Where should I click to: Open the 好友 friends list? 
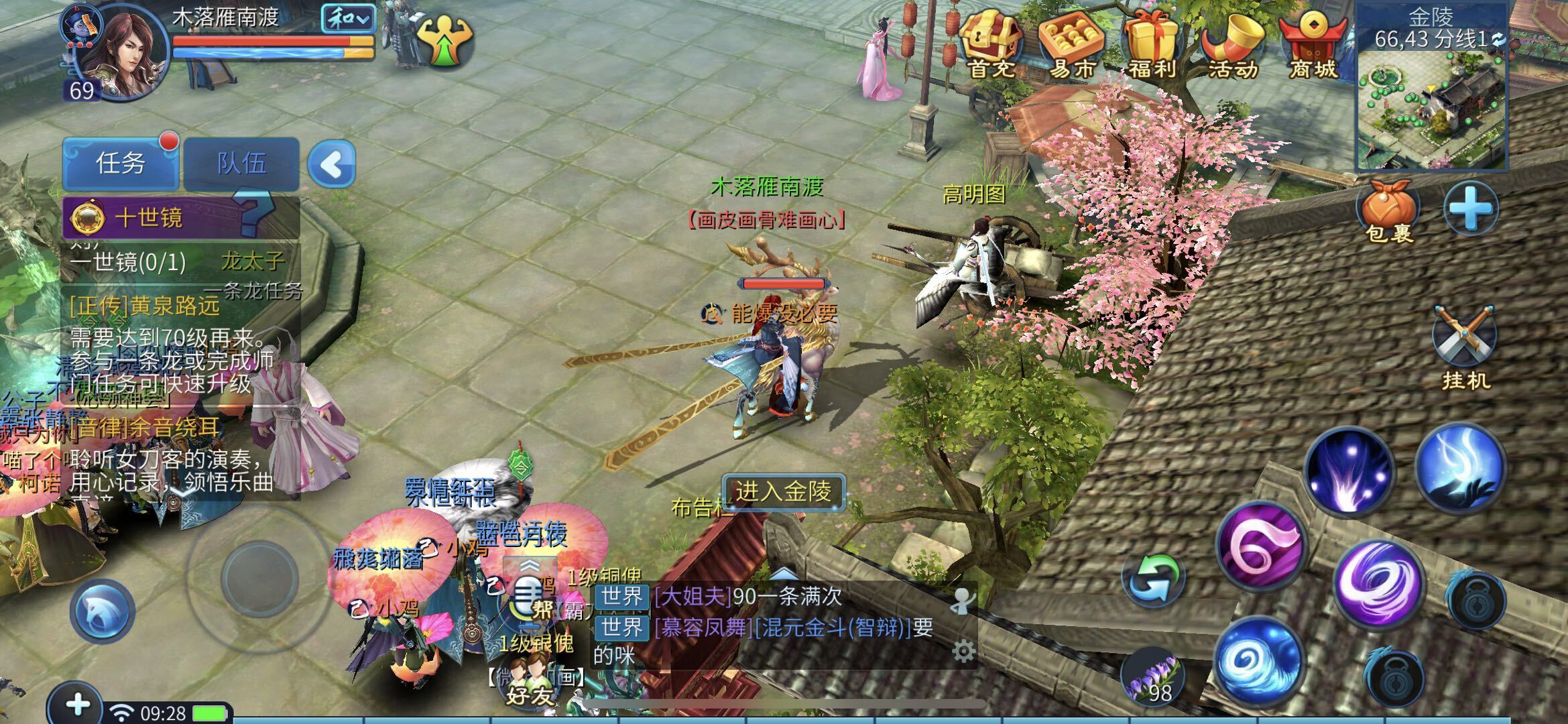click(530, 684)
